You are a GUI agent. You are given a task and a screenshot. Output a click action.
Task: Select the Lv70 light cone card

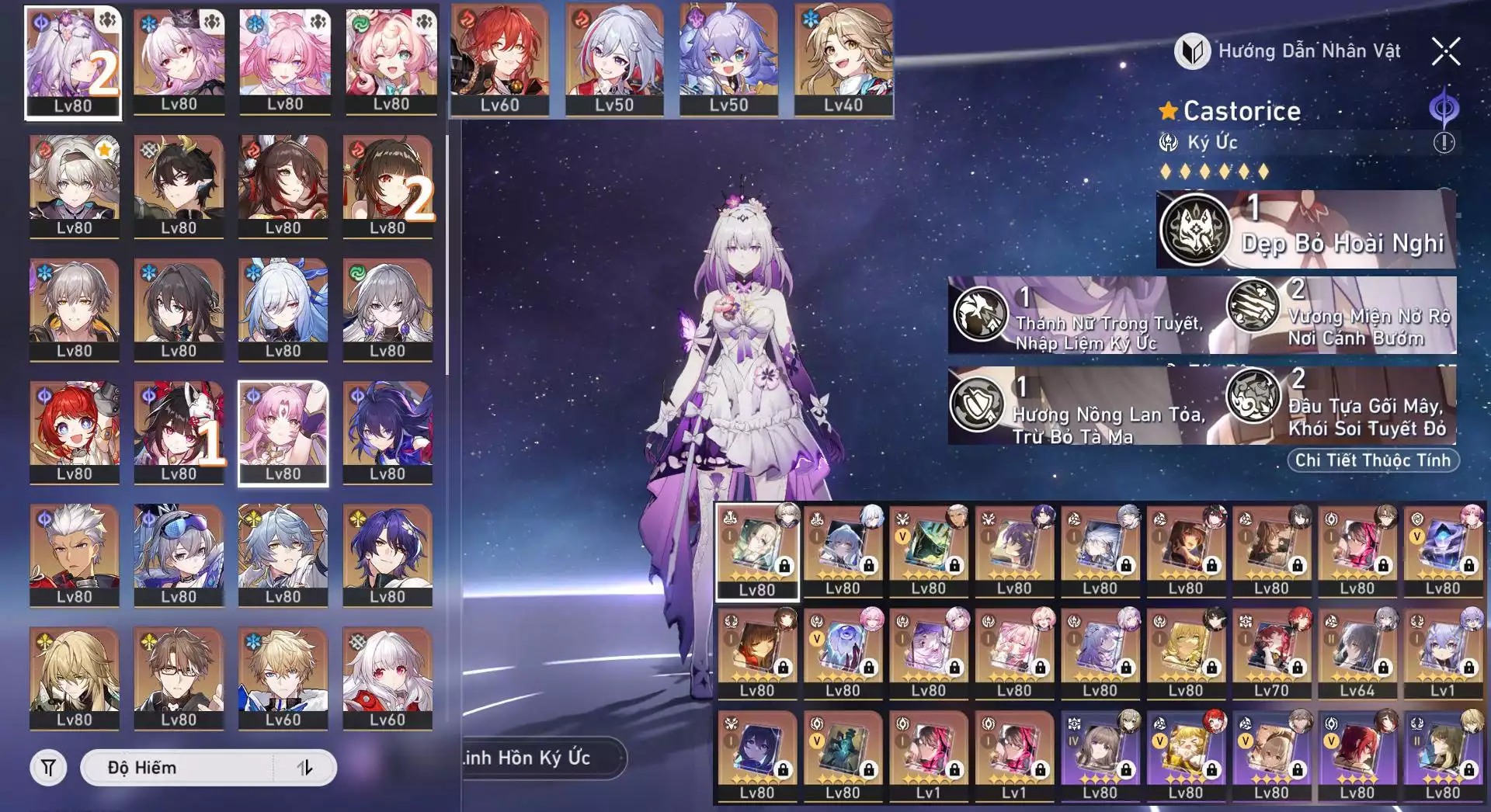coord(1271,654)
